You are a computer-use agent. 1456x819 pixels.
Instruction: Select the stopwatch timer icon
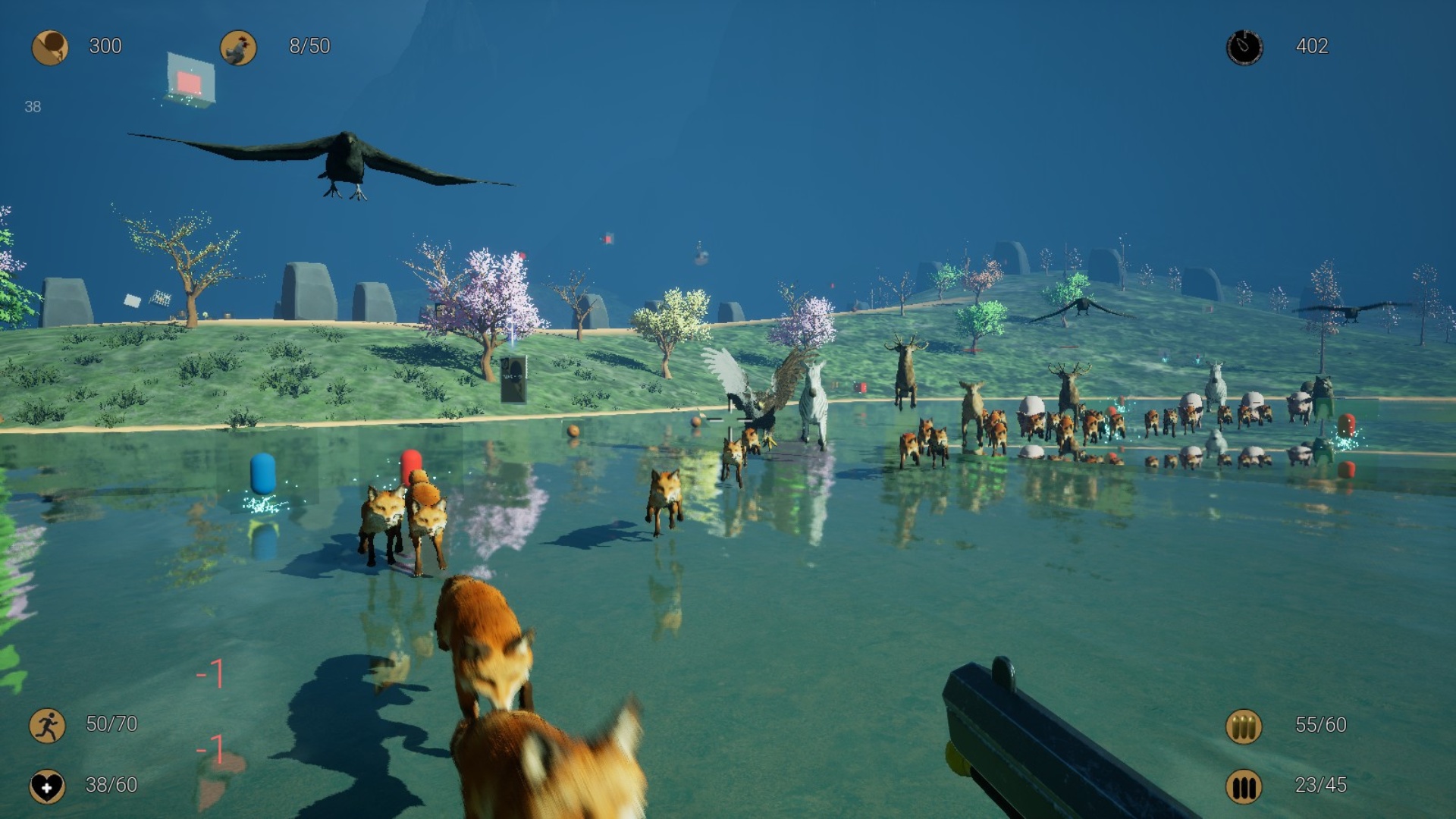tap(1244, 47)
